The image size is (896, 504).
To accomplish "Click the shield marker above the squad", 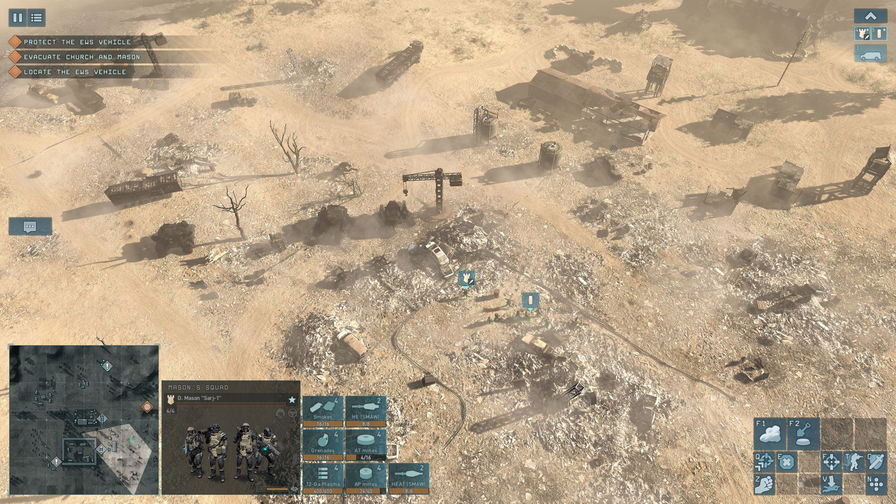I will click(x=466, y=278).
